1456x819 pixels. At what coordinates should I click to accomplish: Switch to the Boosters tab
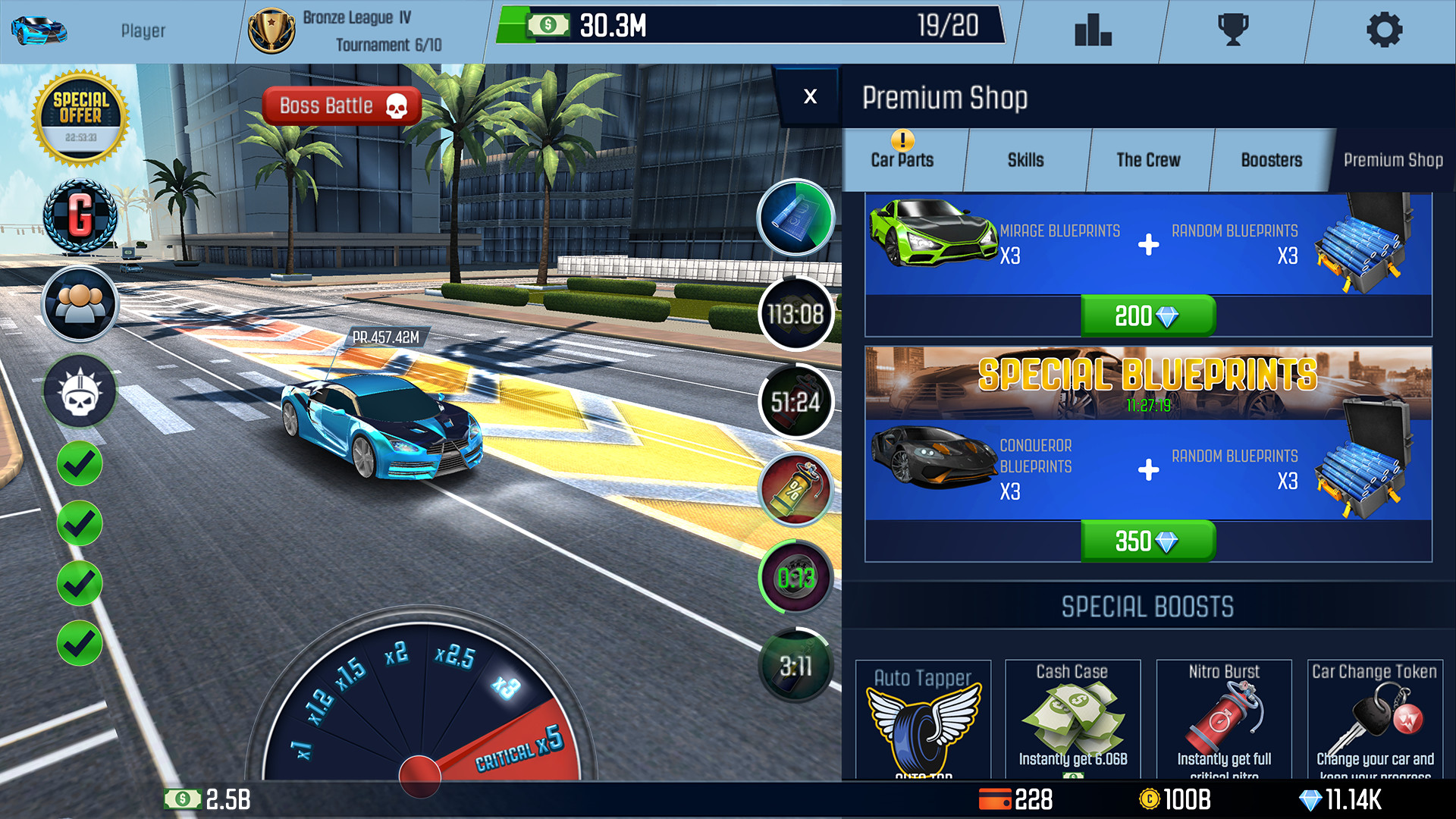click(1270, 160)
